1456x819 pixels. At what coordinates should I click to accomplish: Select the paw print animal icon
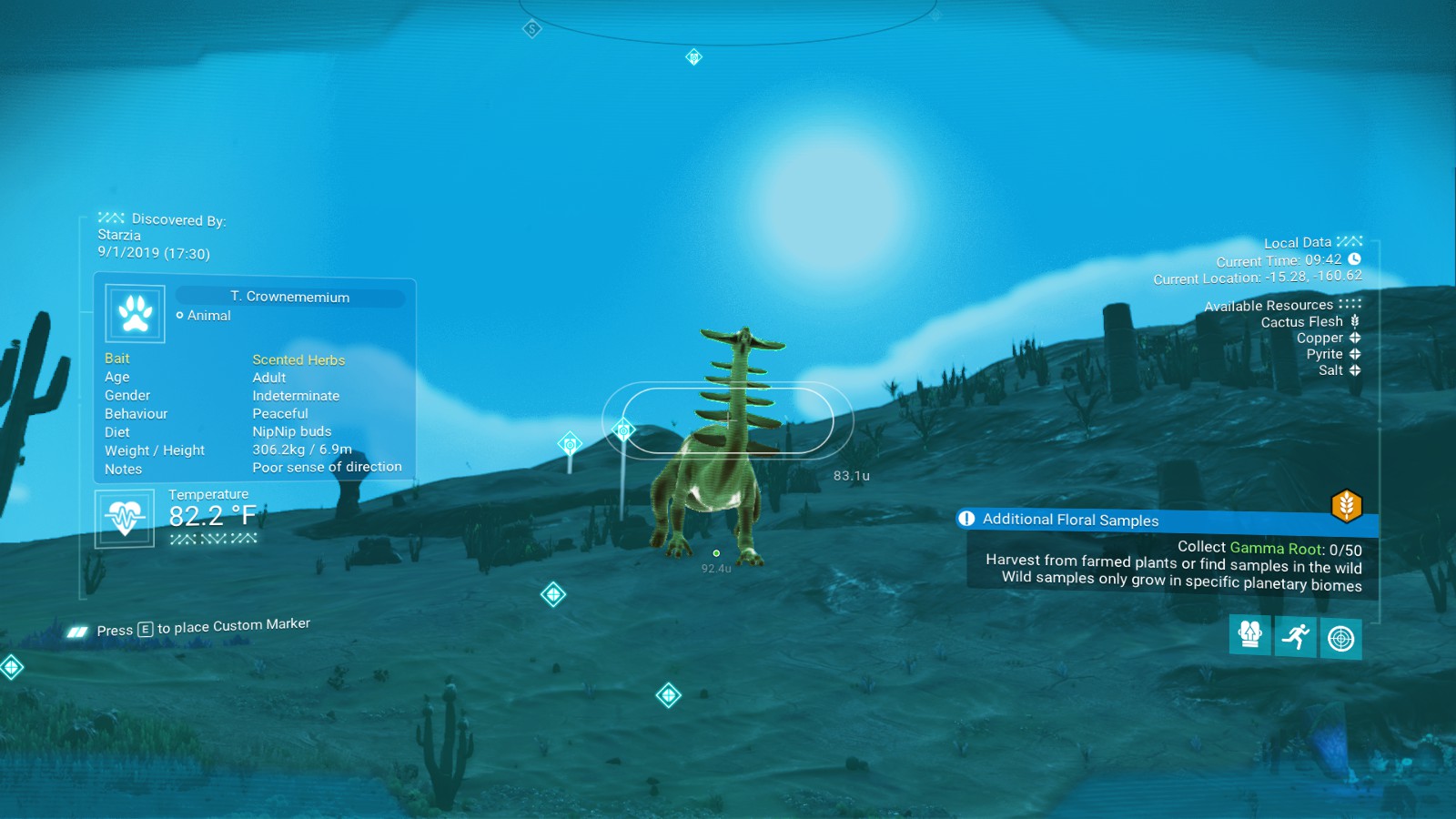136,313
